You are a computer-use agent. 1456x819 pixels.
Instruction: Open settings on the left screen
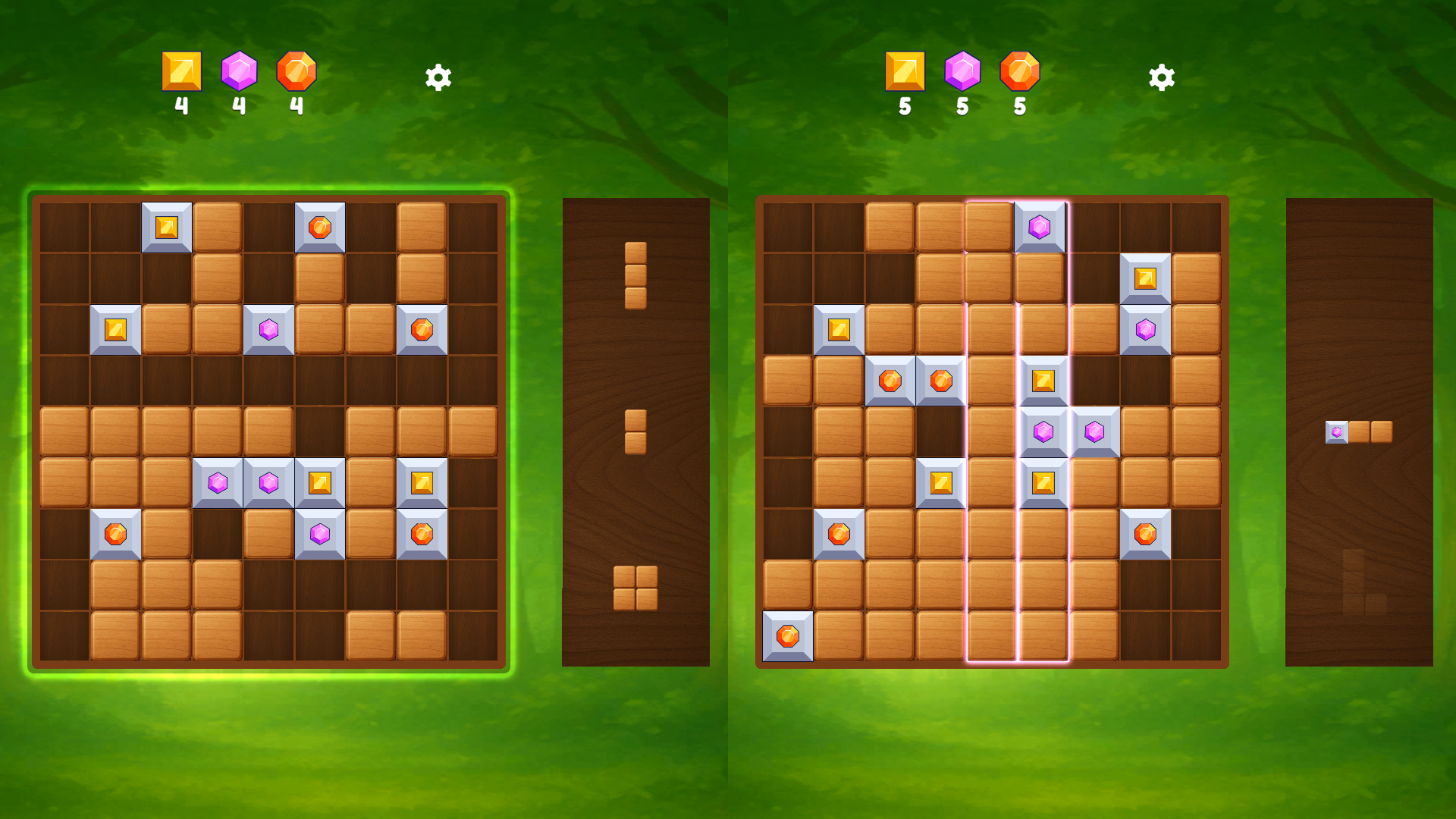(438, 76)
